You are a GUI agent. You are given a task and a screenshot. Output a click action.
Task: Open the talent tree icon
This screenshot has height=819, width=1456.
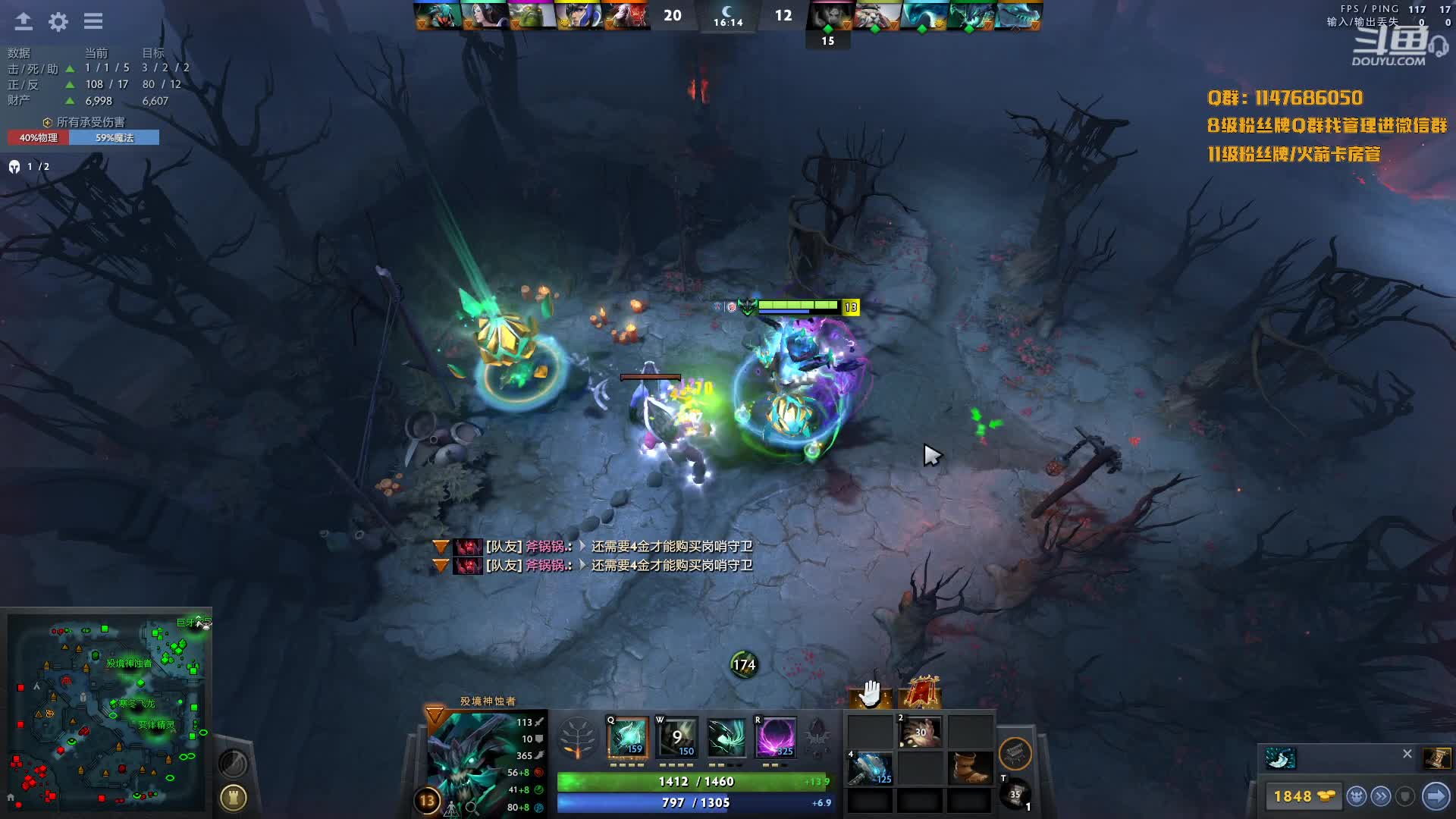click(x=577, y=738)
